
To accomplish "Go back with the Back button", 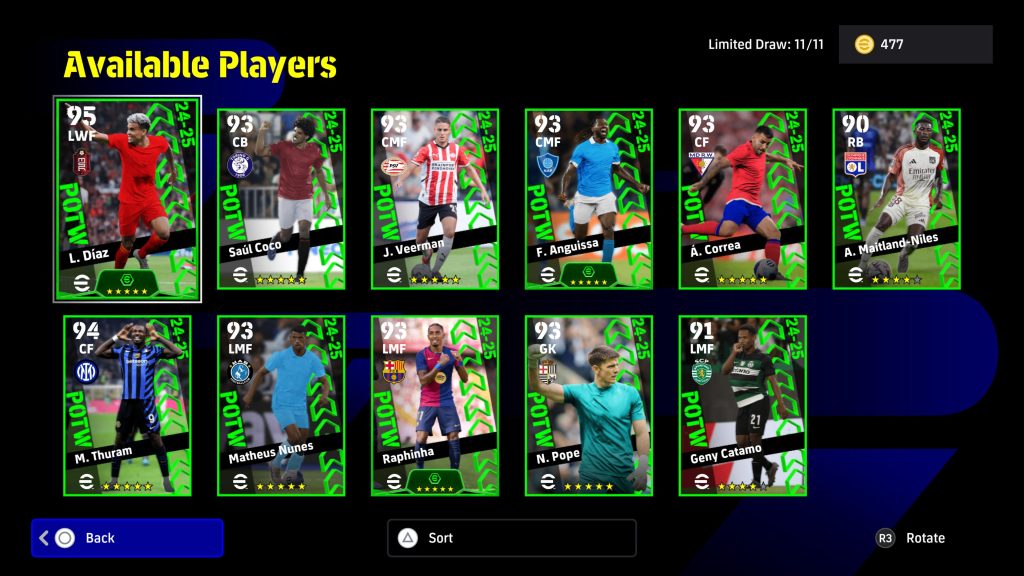I will click(127, 538).
